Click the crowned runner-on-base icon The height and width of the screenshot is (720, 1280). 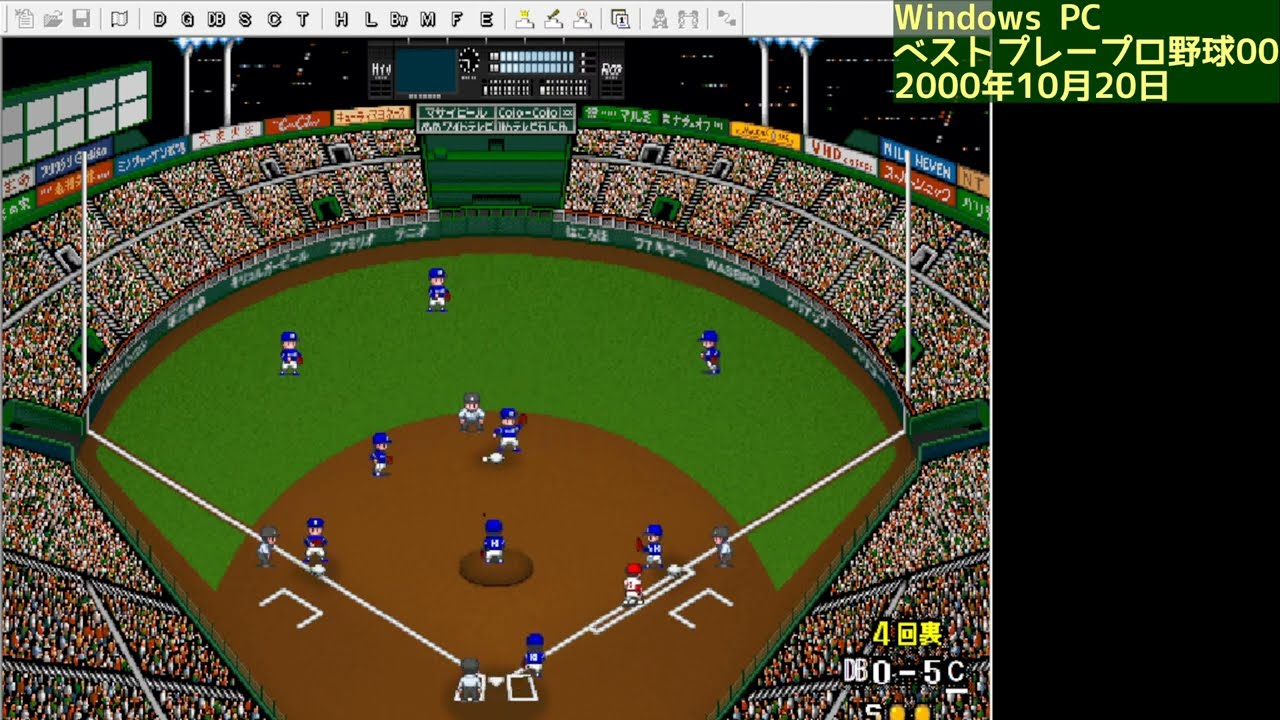525,16
